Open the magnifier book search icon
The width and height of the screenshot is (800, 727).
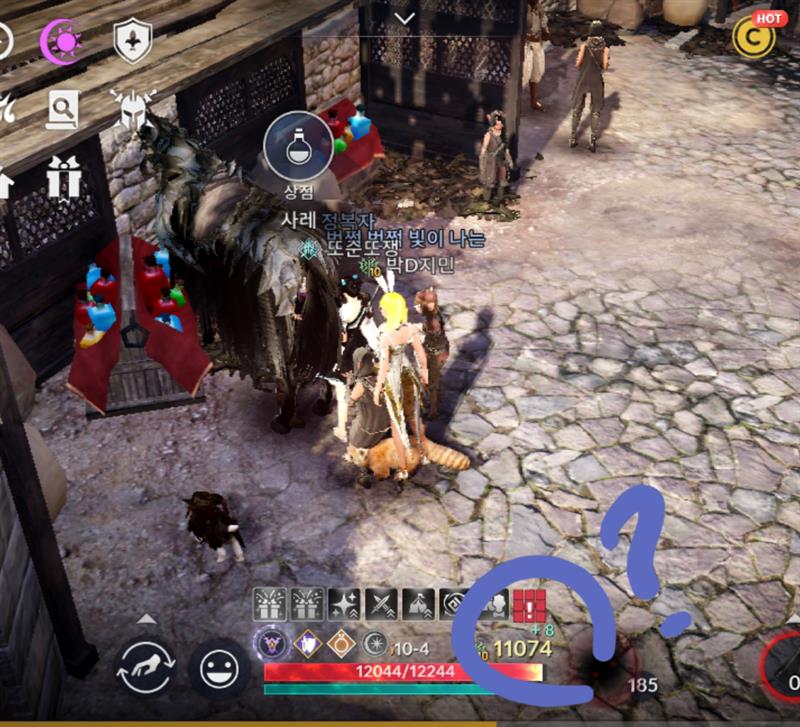point(63,108)
